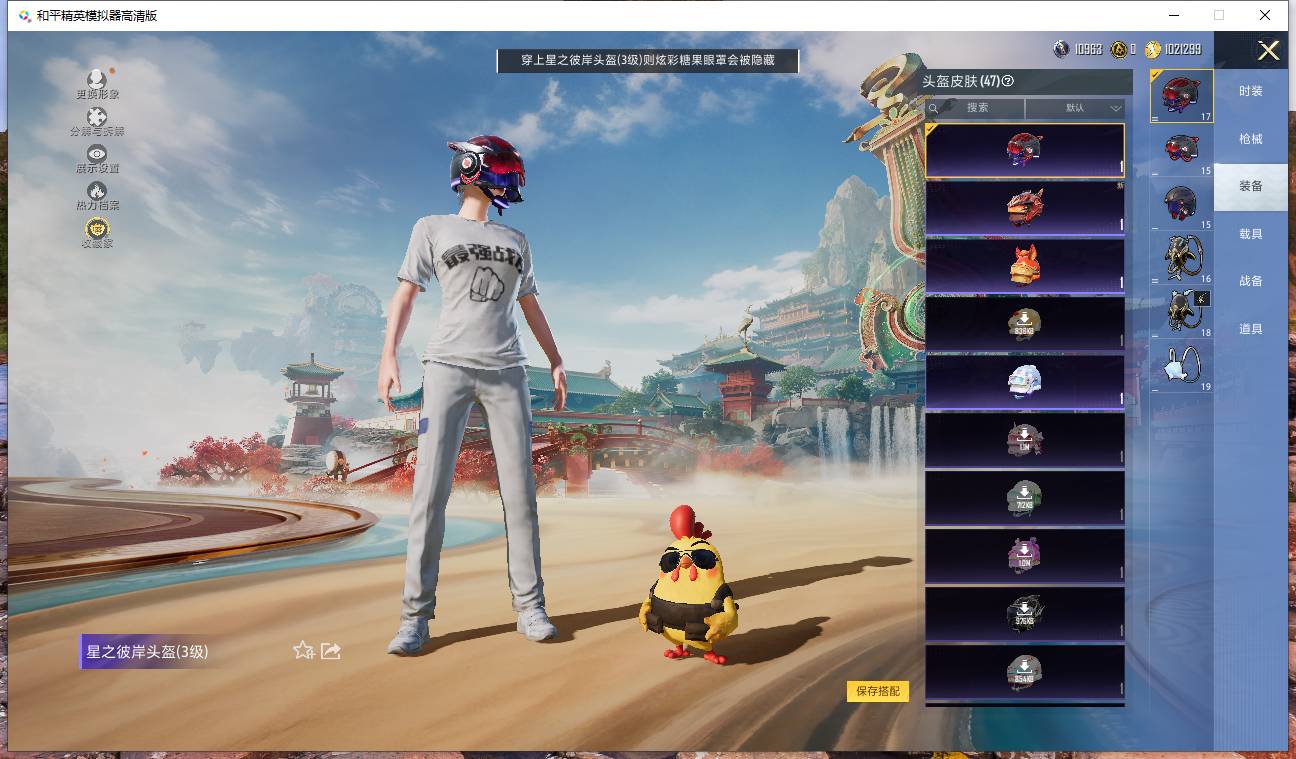Go to the 道具 tab
The height and width of the screenshot is (759, 1296).
tap(1251, 329)
